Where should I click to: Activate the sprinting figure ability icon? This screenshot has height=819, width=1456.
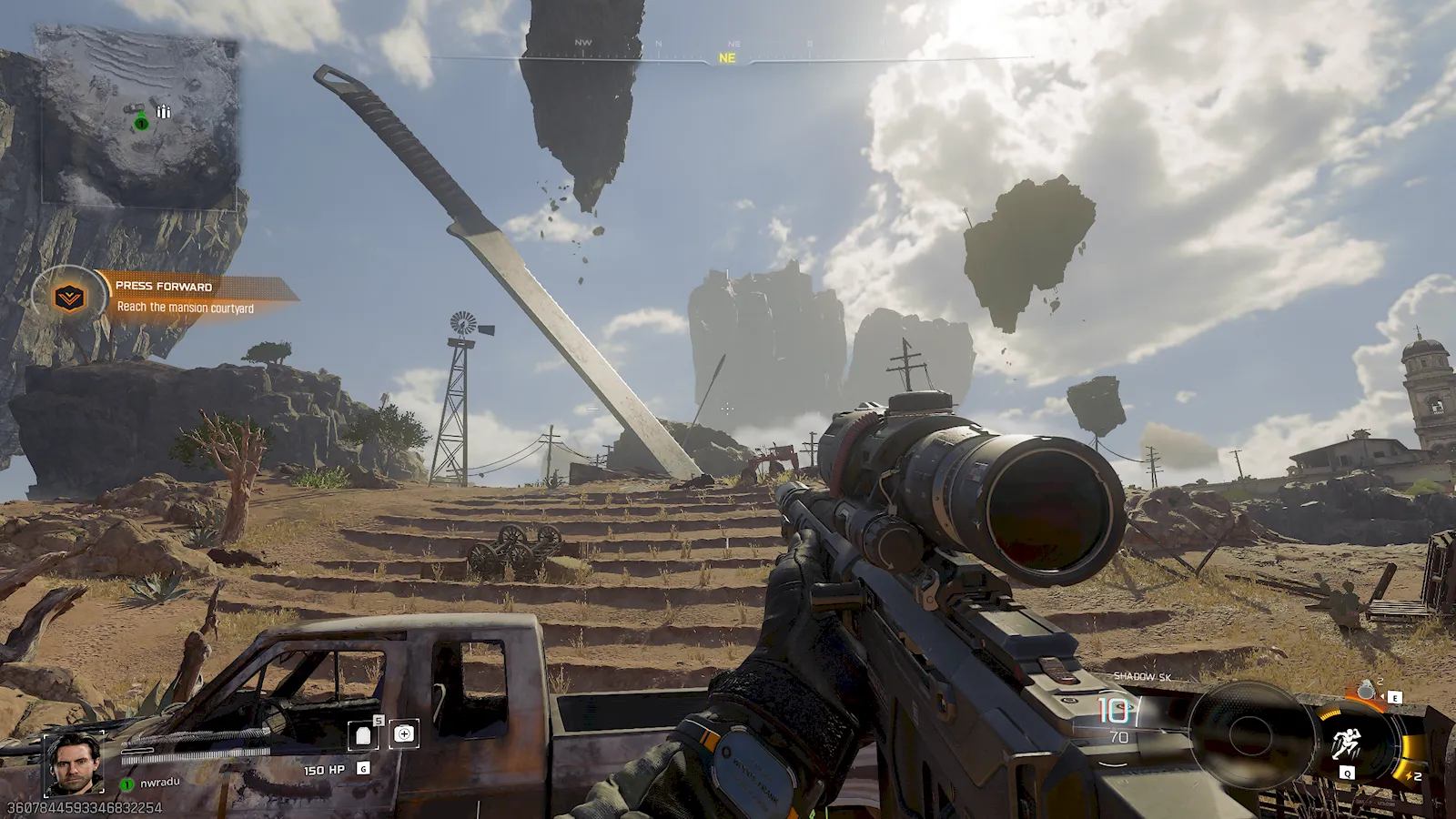tap(1346, 743)
